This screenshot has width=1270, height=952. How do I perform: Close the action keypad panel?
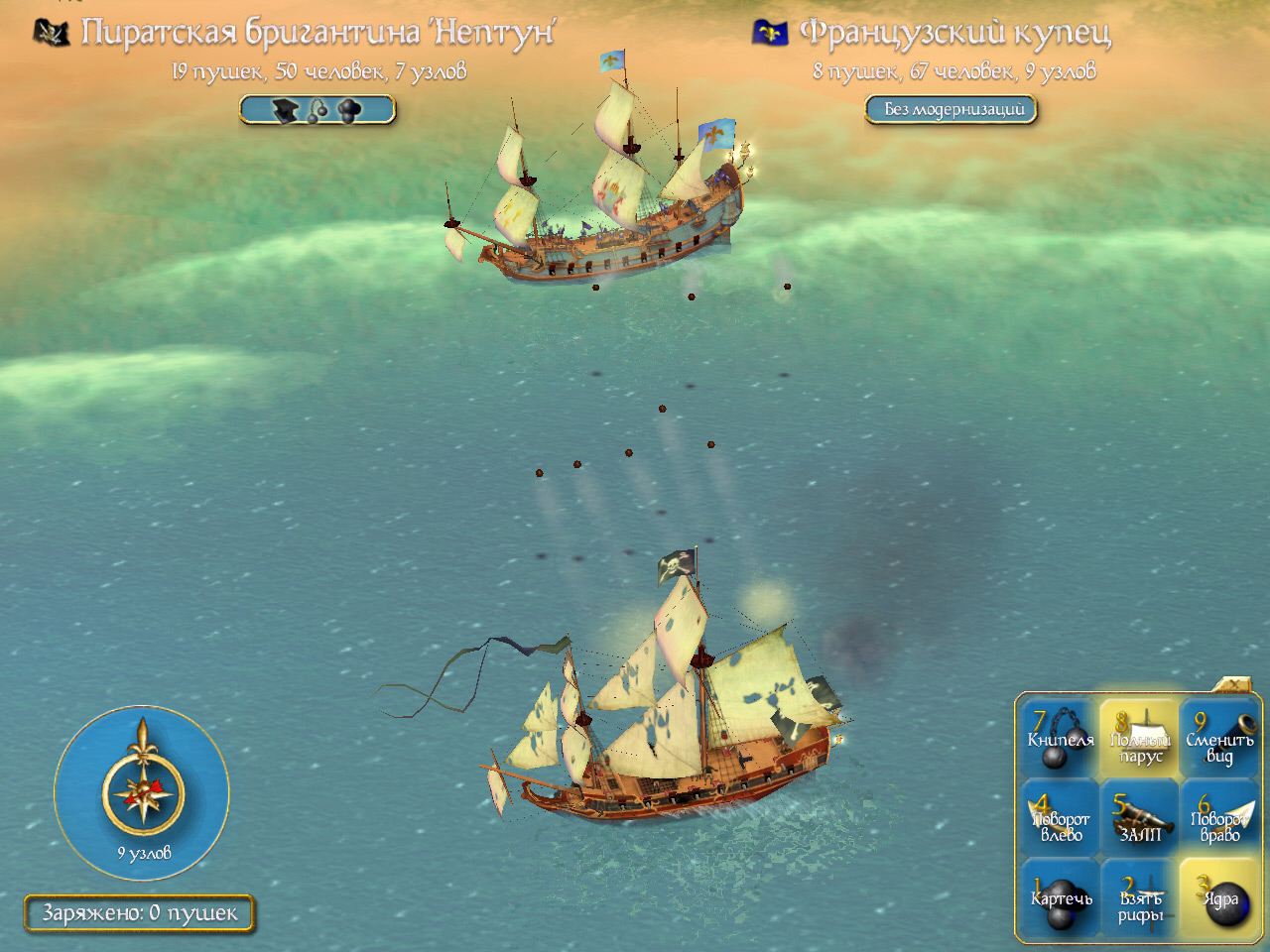pos(1233,685)
